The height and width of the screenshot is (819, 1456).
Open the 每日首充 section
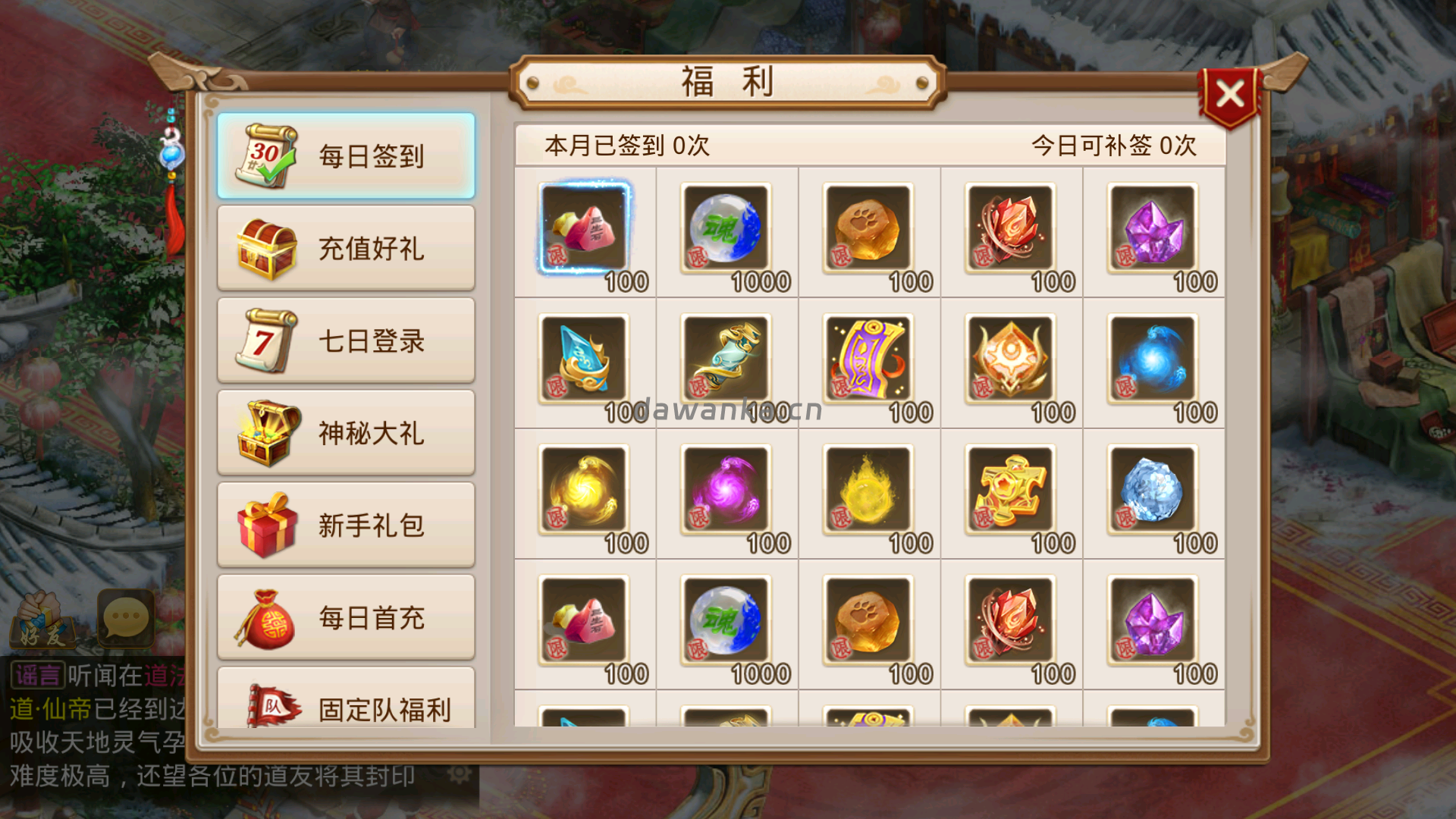345,617
